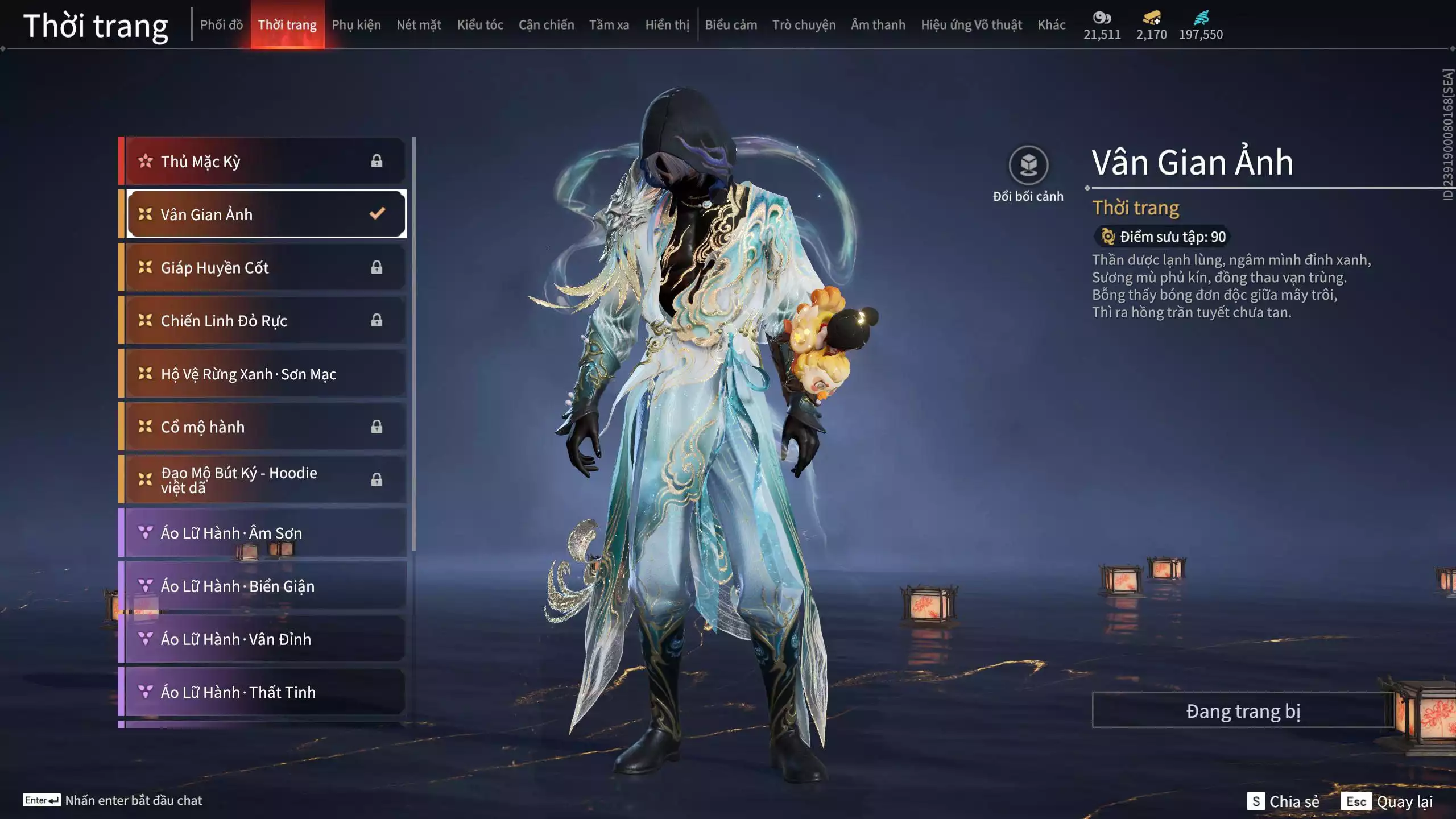Share the outfit with Chia sẻ
This screenshot has width=1456, height=819.
pos(1283,801)
